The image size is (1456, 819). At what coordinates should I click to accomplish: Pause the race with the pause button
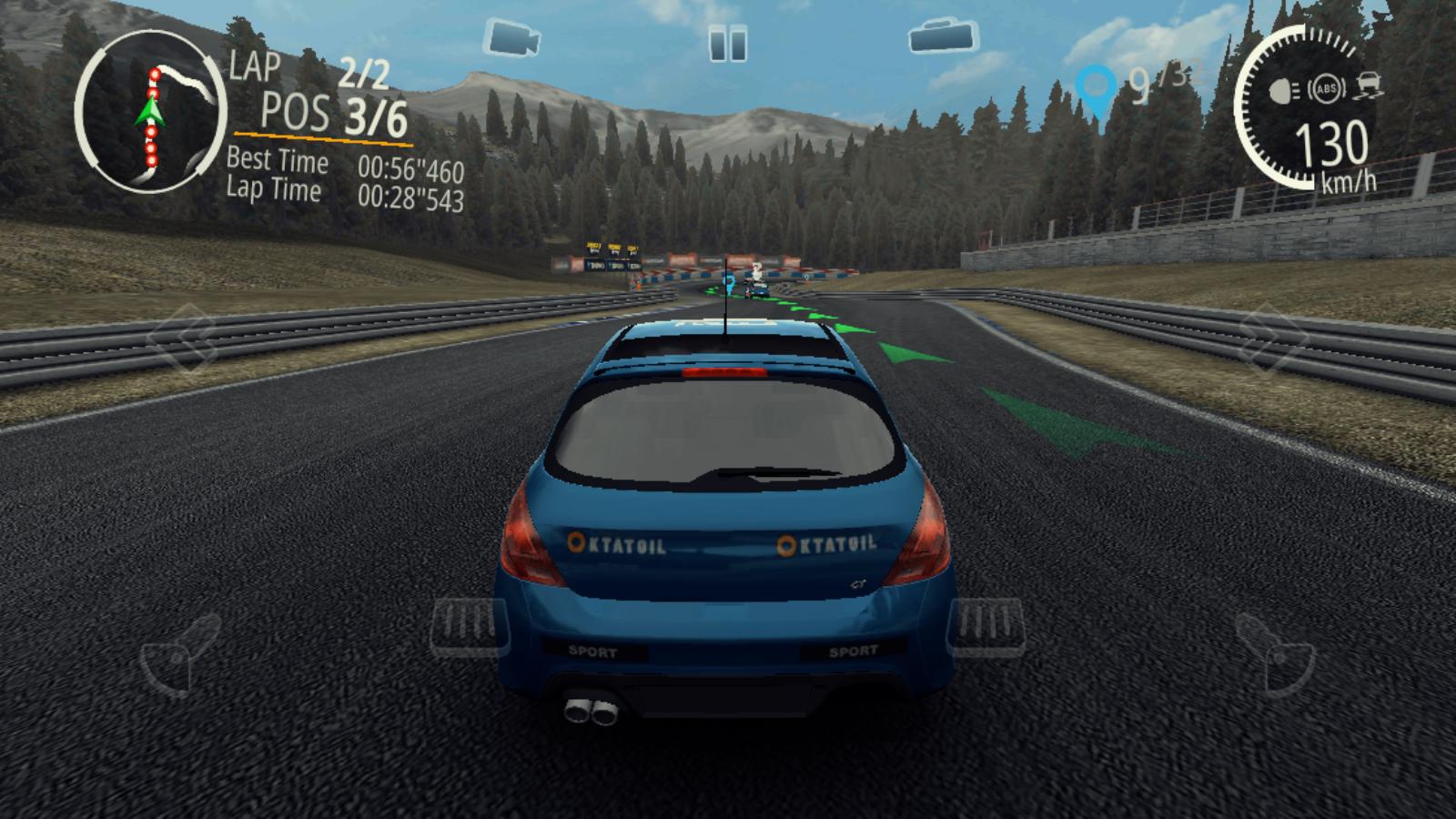tap(727, 41)
